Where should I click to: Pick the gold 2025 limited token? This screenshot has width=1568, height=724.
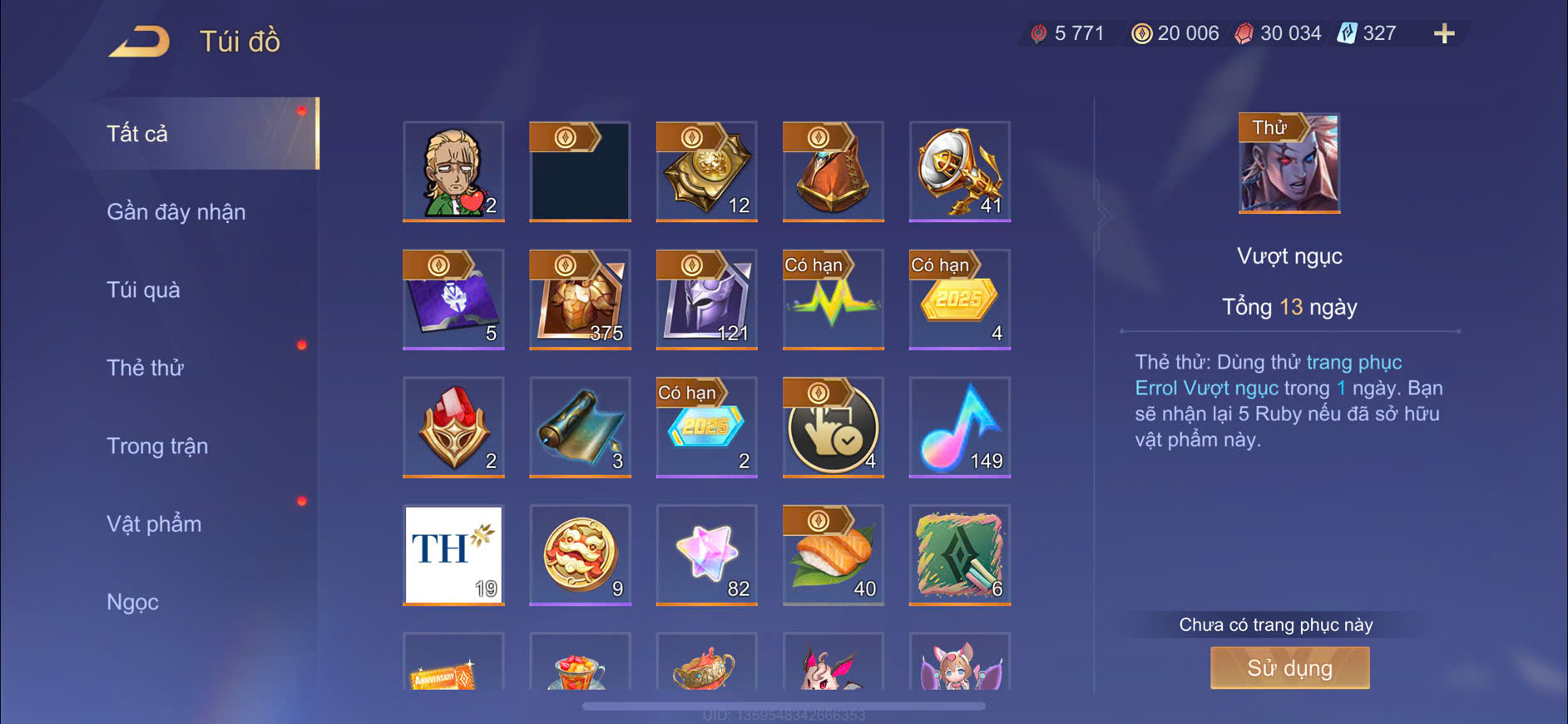tap(960, 300)
